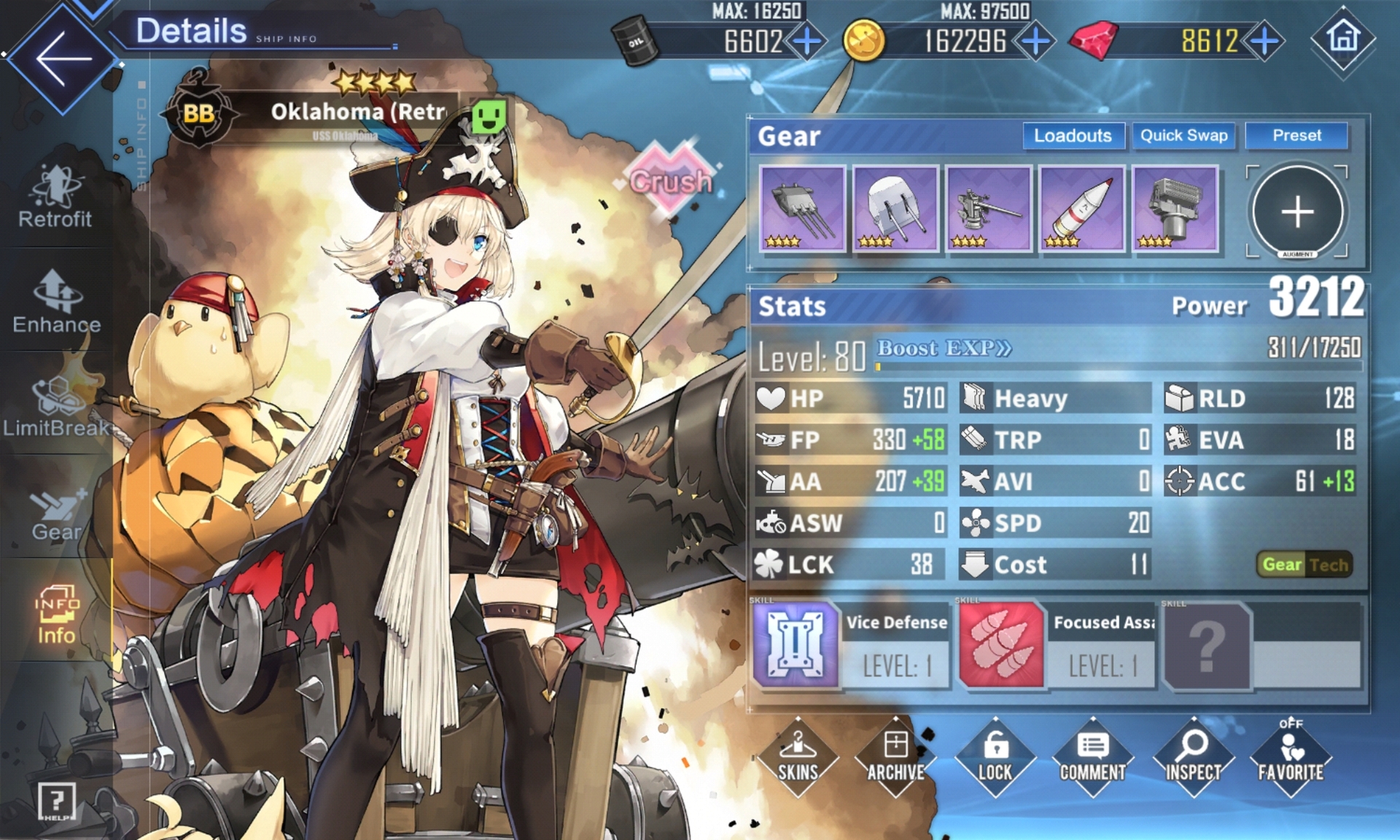Viewport: 1400px width, 840px height.
Task: Go back using the arrow button
Action: (x=63, y=59)
